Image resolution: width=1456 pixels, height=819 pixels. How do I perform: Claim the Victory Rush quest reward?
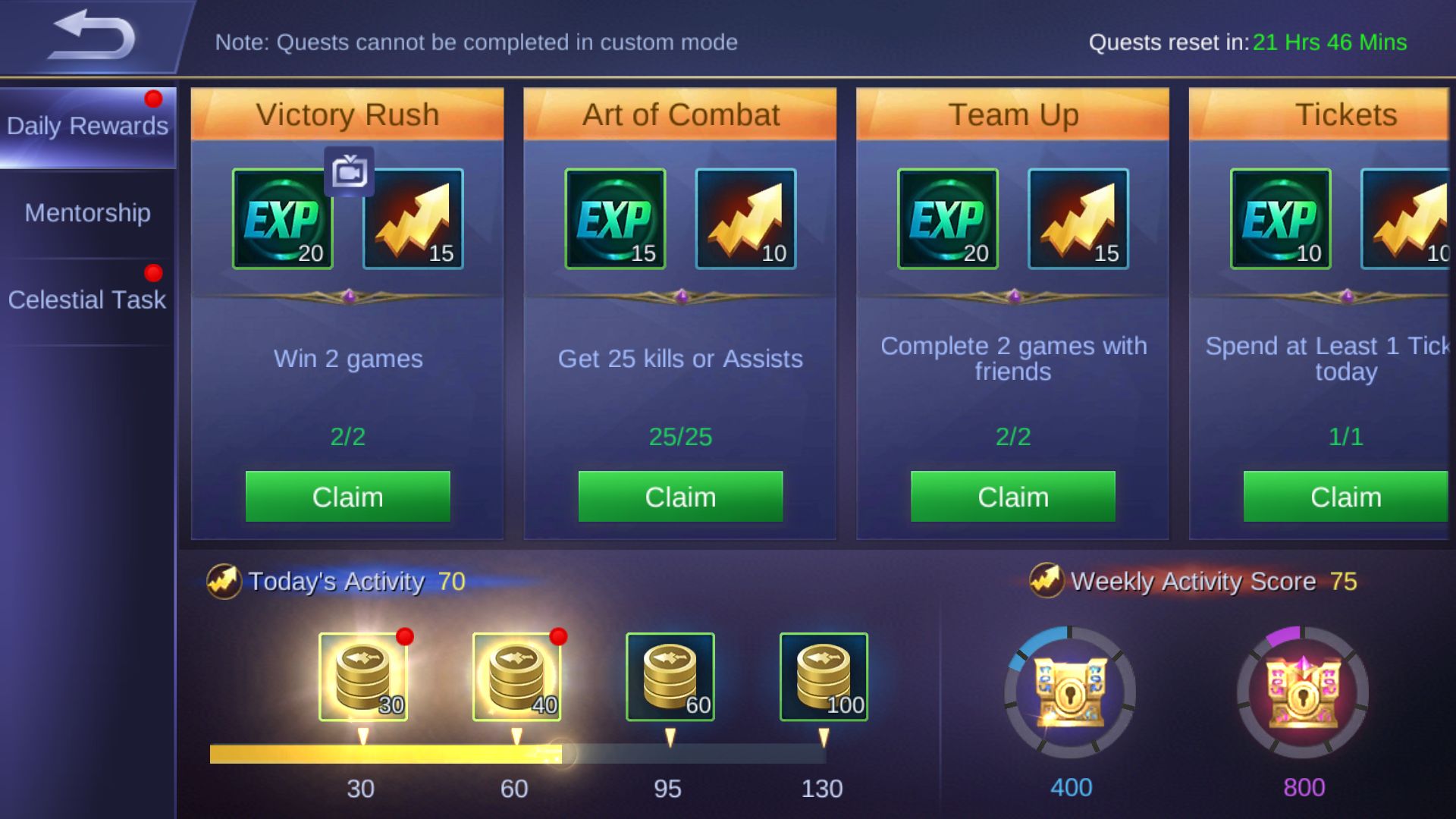coord(348,497)
